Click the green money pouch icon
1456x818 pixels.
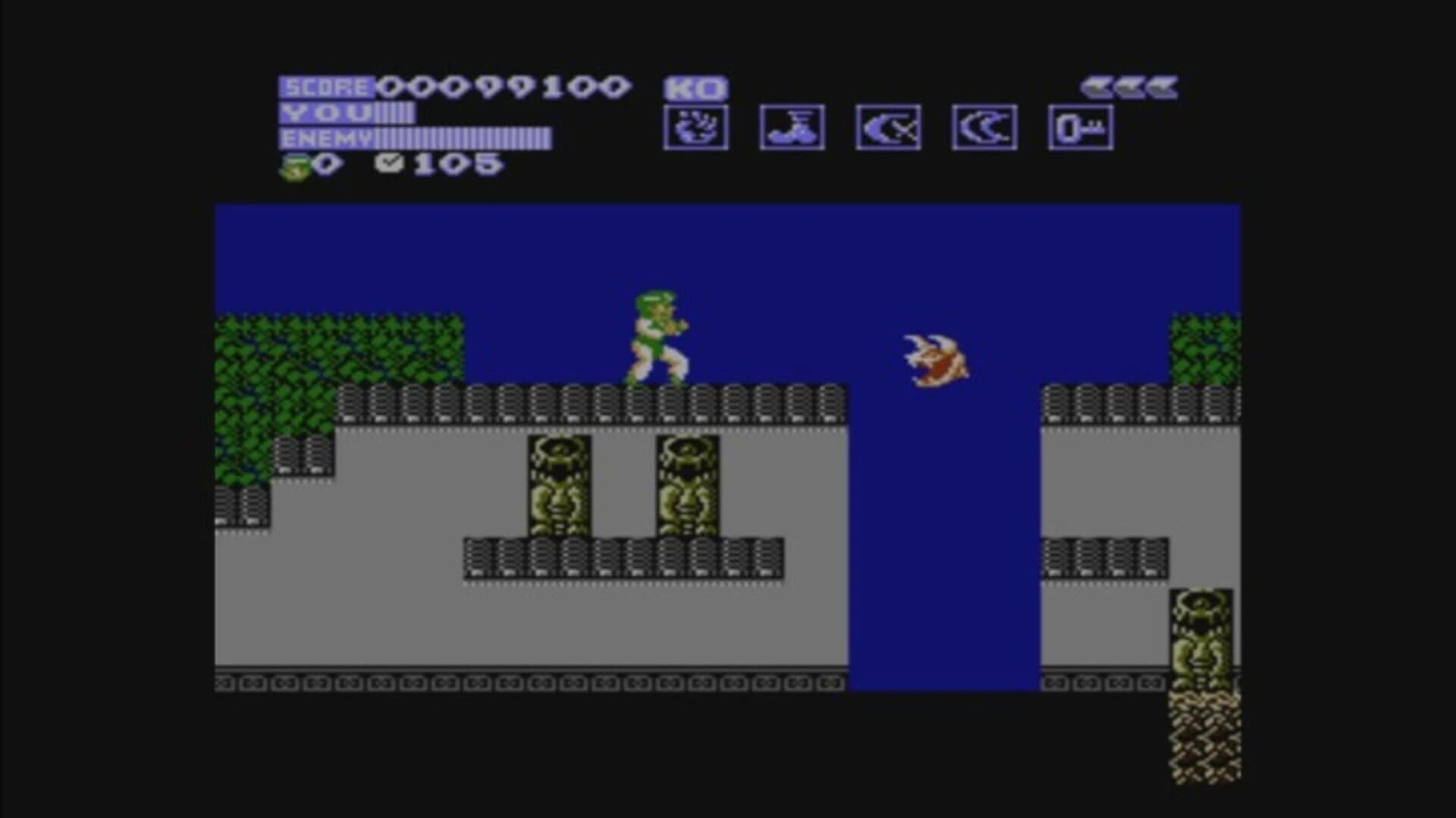[295, 167]
